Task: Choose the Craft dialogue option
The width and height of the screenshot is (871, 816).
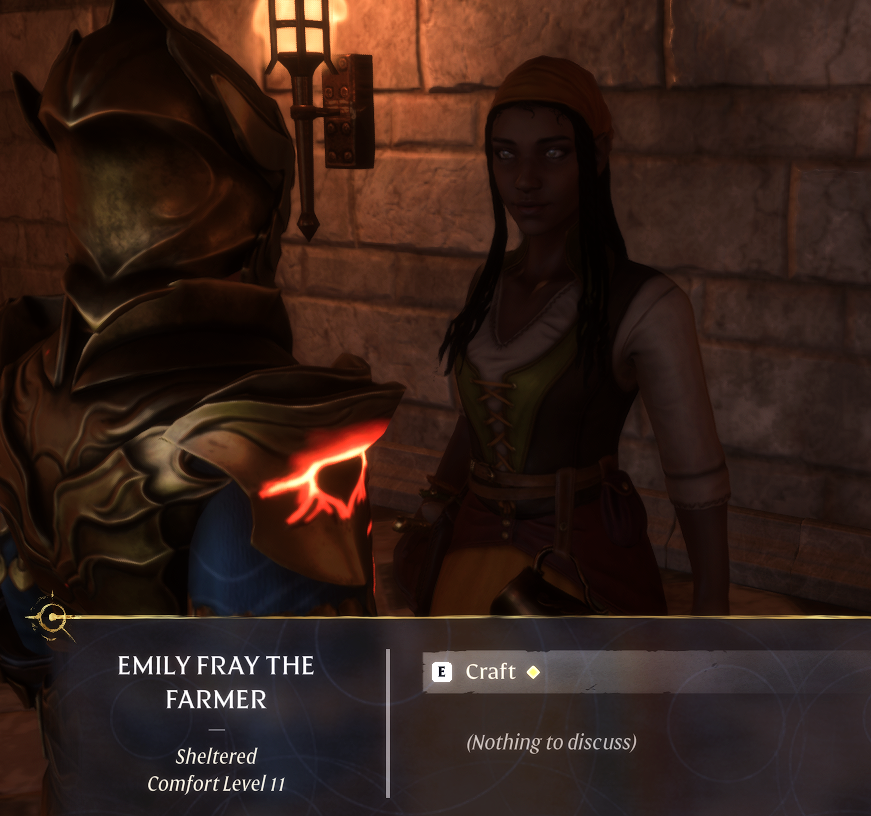Action: (491, 672)
